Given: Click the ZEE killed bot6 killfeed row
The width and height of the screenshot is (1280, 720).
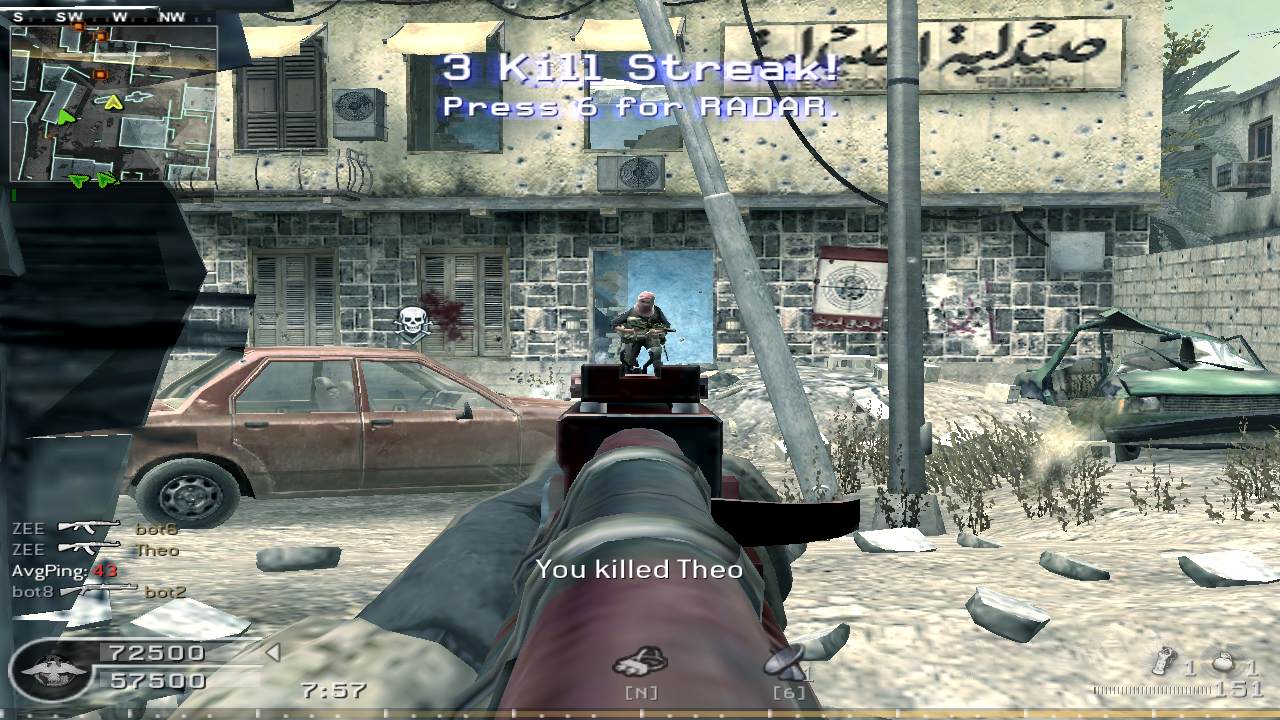Looking at the screenshot, I should (95, 528).
